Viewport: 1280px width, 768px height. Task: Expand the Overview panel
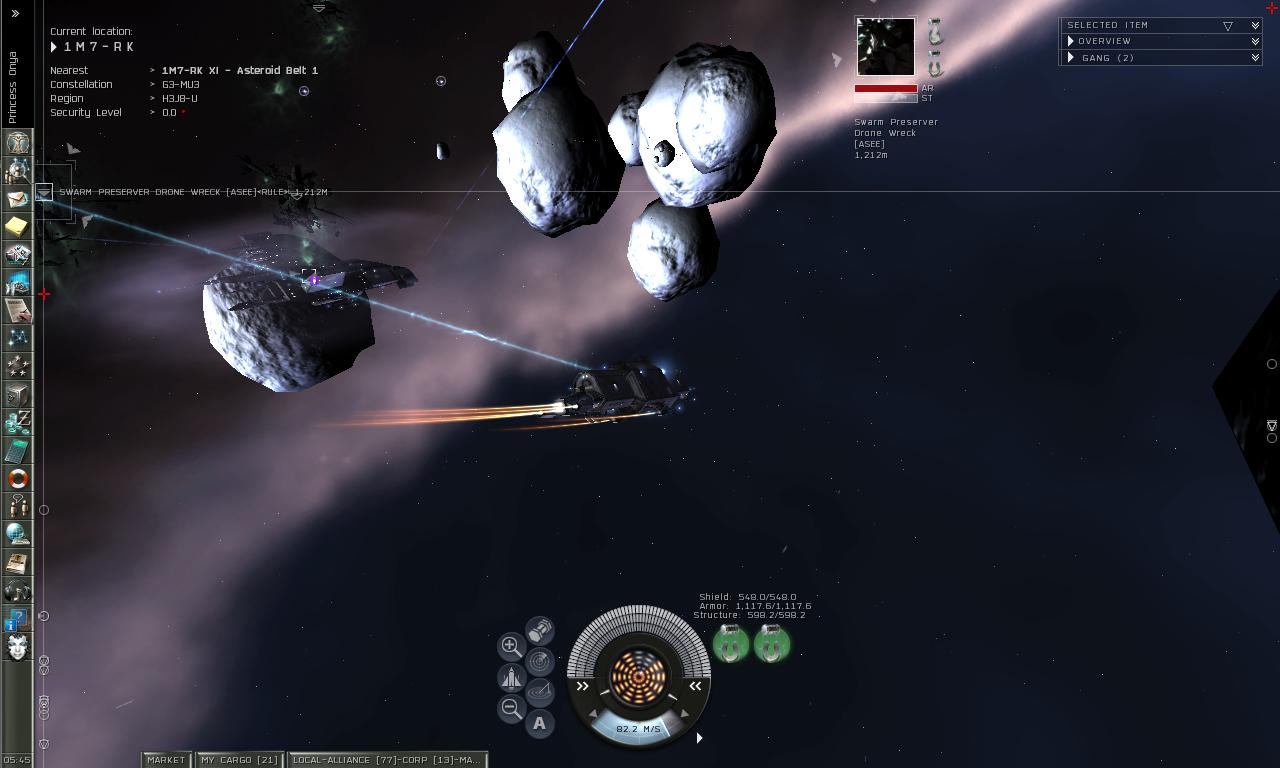(x=1104, y=41)
